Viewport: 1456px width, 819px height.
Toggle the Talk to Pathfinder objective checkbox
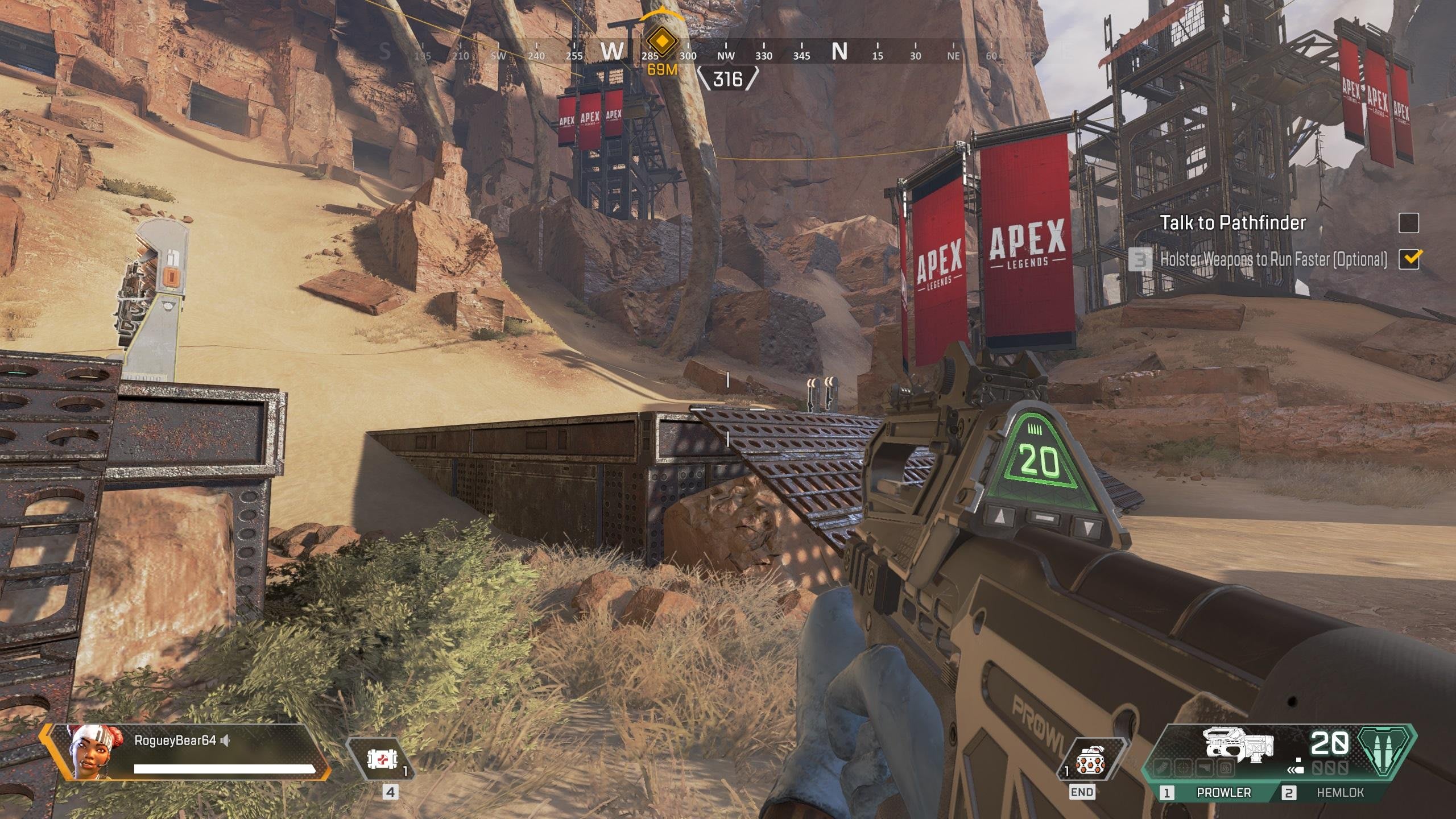tap(1408, 223)
